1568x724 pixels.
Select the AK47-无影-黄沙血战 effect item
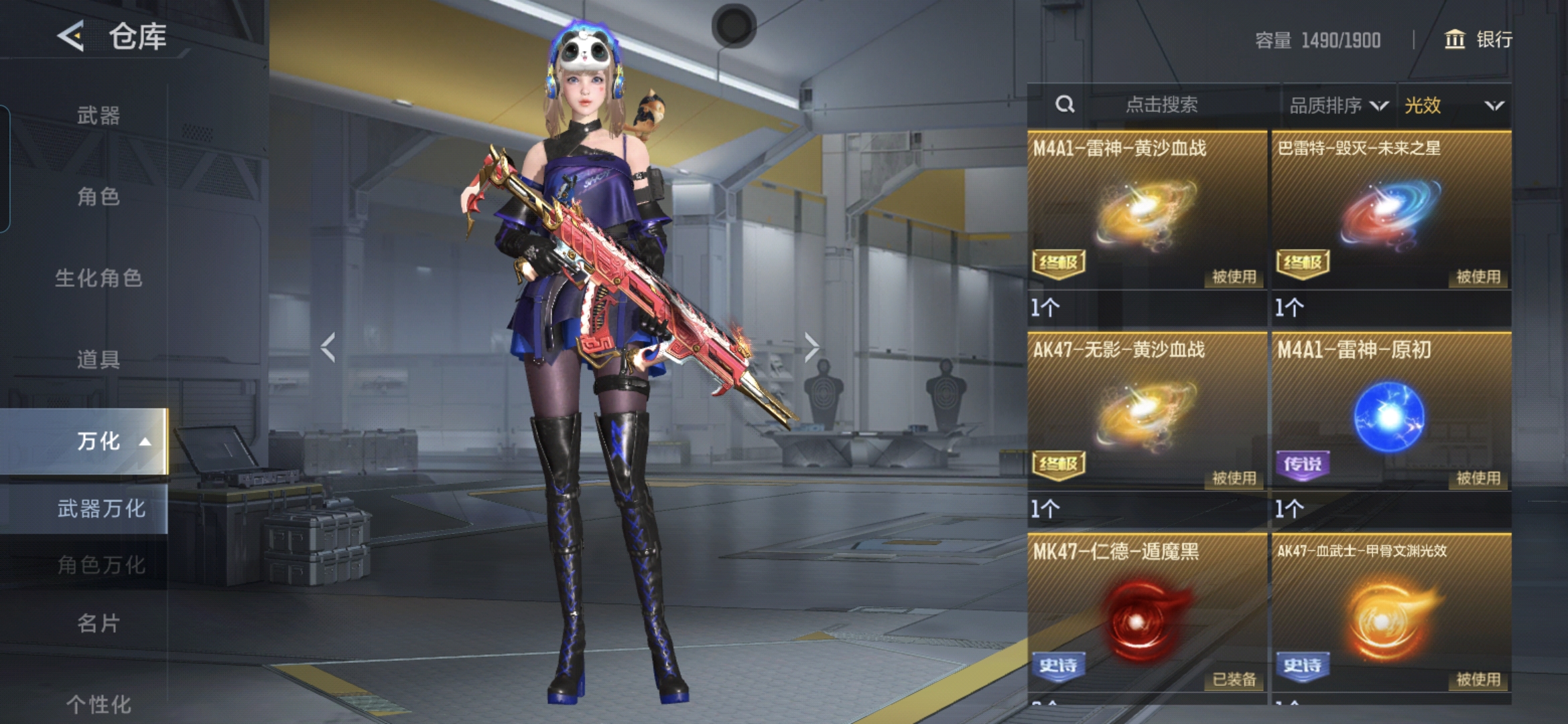pyautogui.click(x=1147, y=412)
